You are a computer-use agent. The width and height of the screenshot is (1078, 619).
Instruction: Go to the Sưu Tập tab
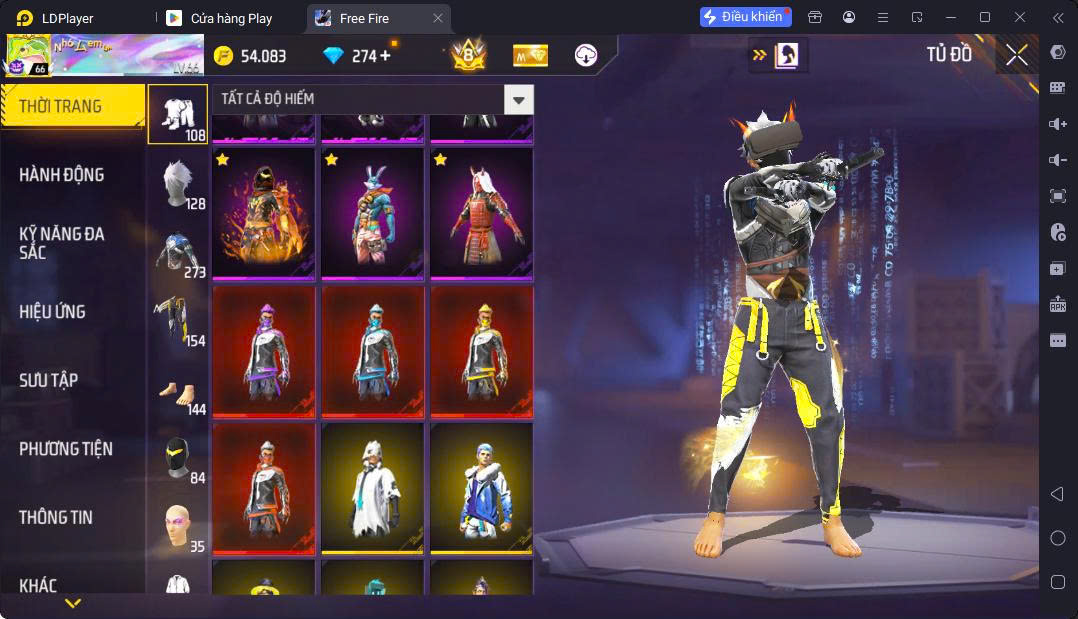(x=48, y=381)
